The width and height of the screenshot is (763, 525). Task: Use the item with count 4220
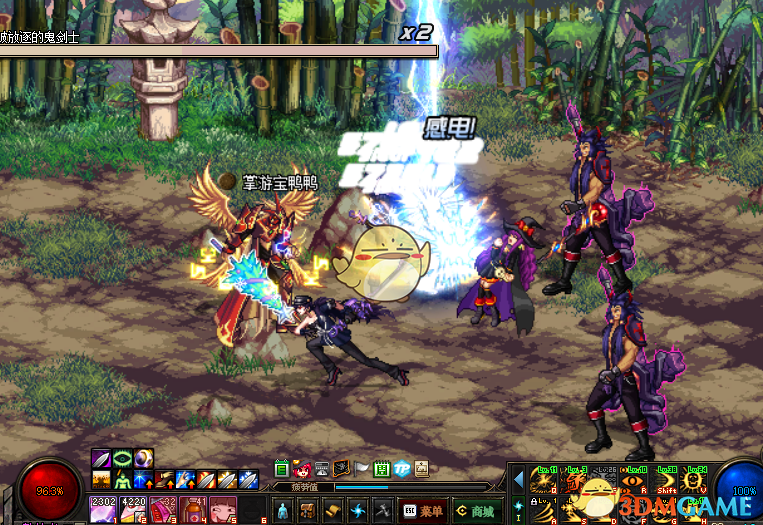[133, 509]
